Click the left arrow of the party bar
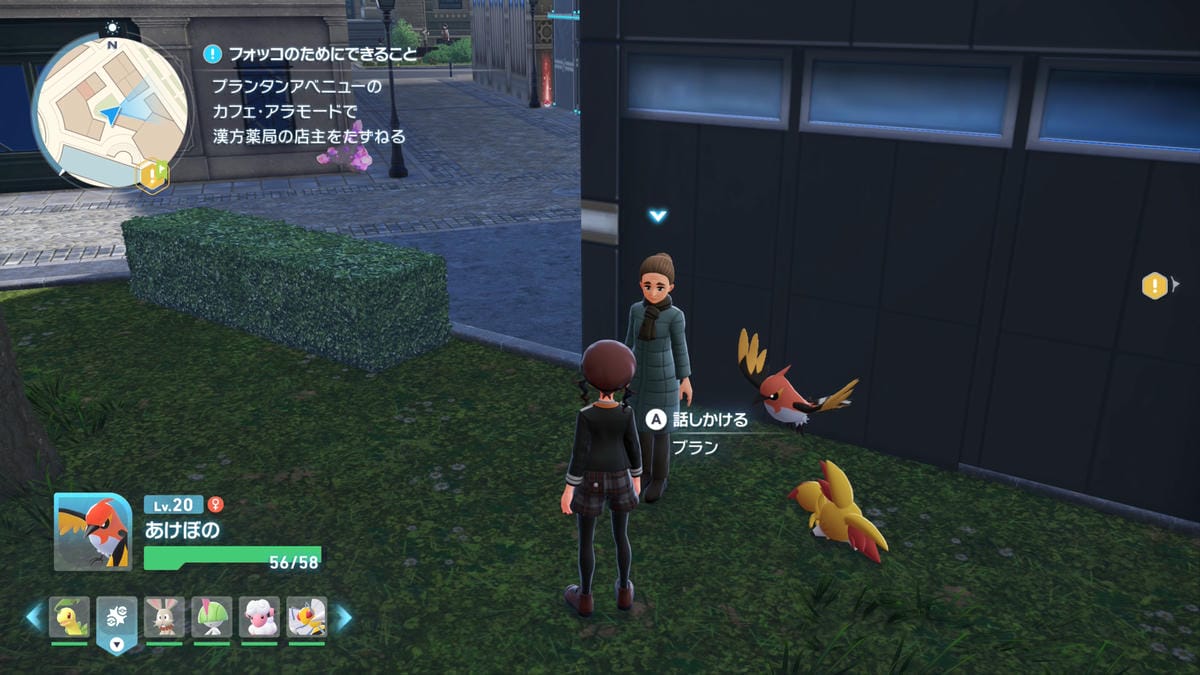 pyautogui.click(x=34, y=617)
